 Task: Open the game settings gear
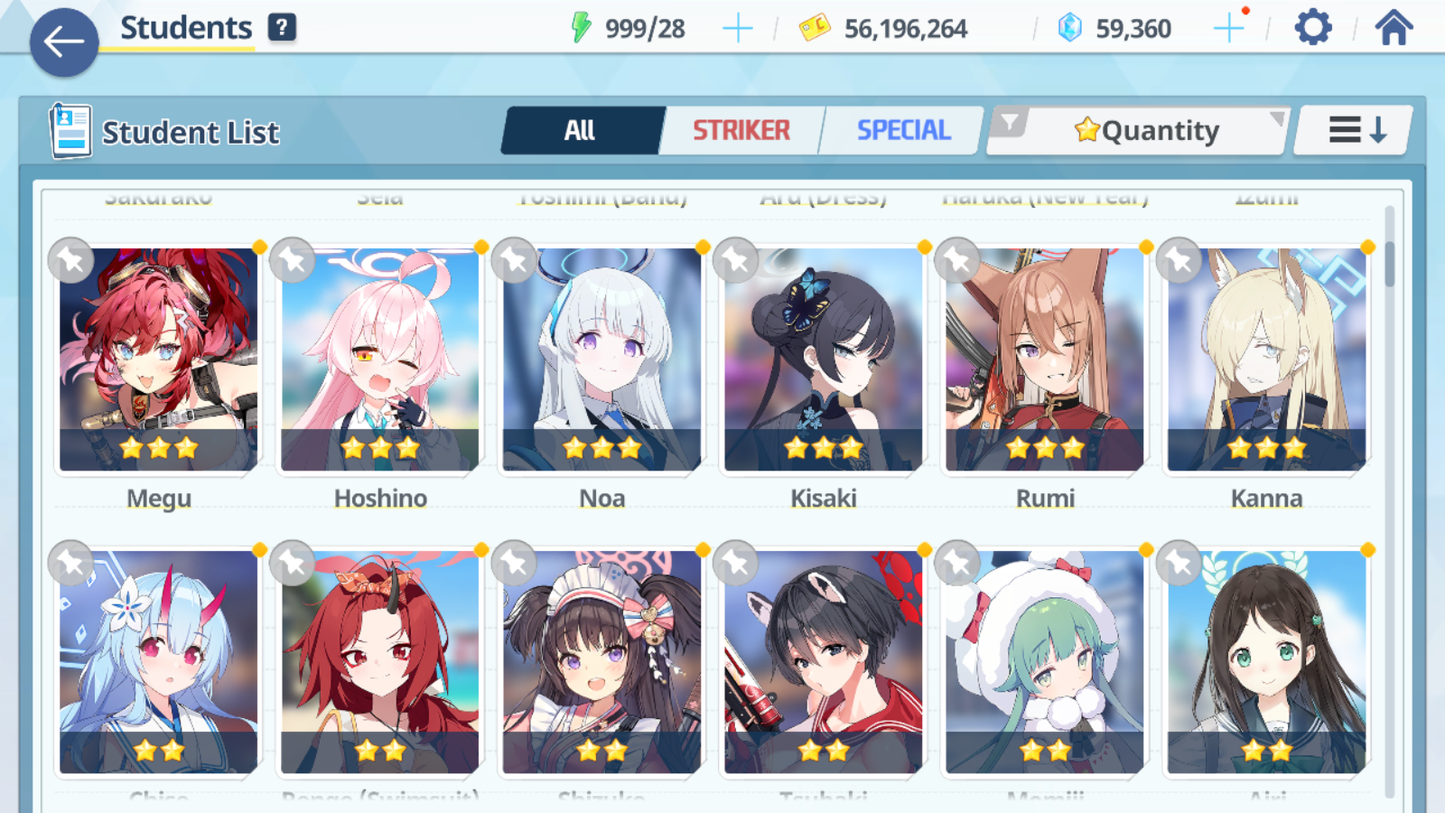point(1311,27)
